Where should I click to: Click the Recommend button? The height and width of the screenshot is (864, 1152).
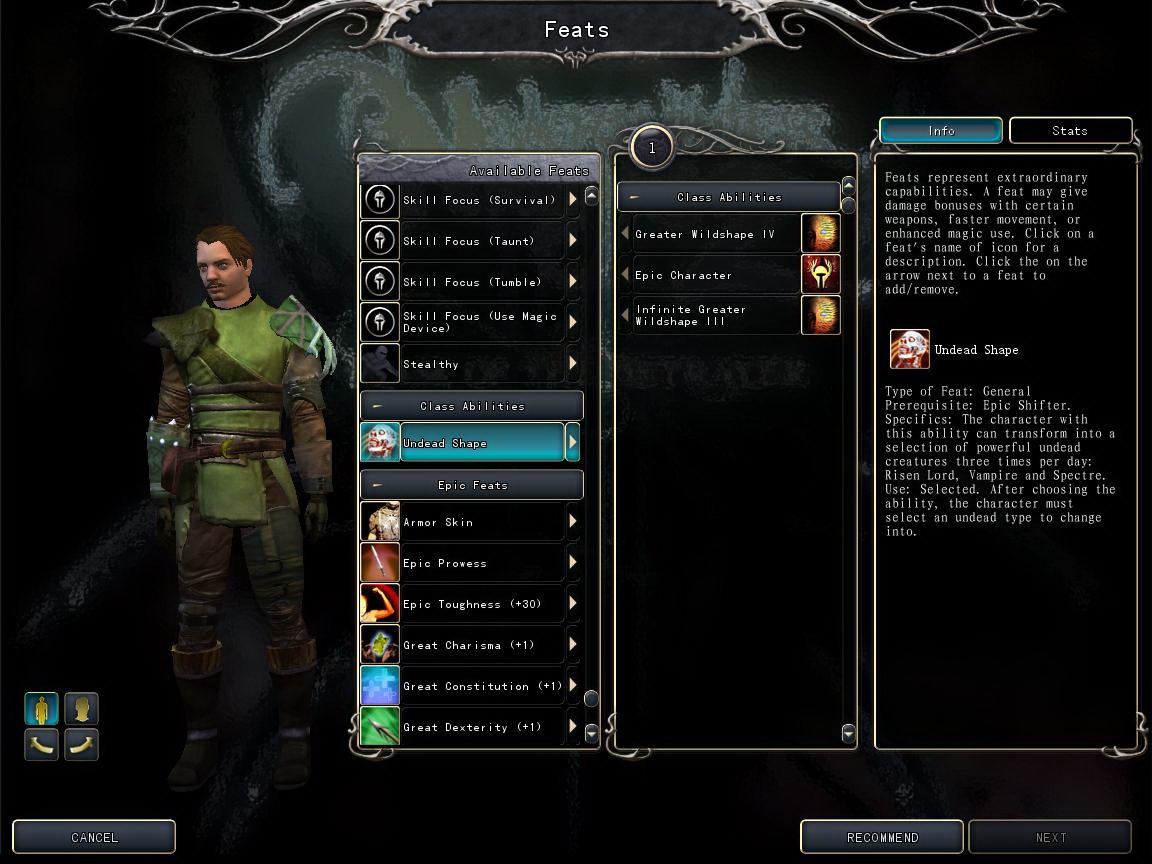(x=882, y=837)
